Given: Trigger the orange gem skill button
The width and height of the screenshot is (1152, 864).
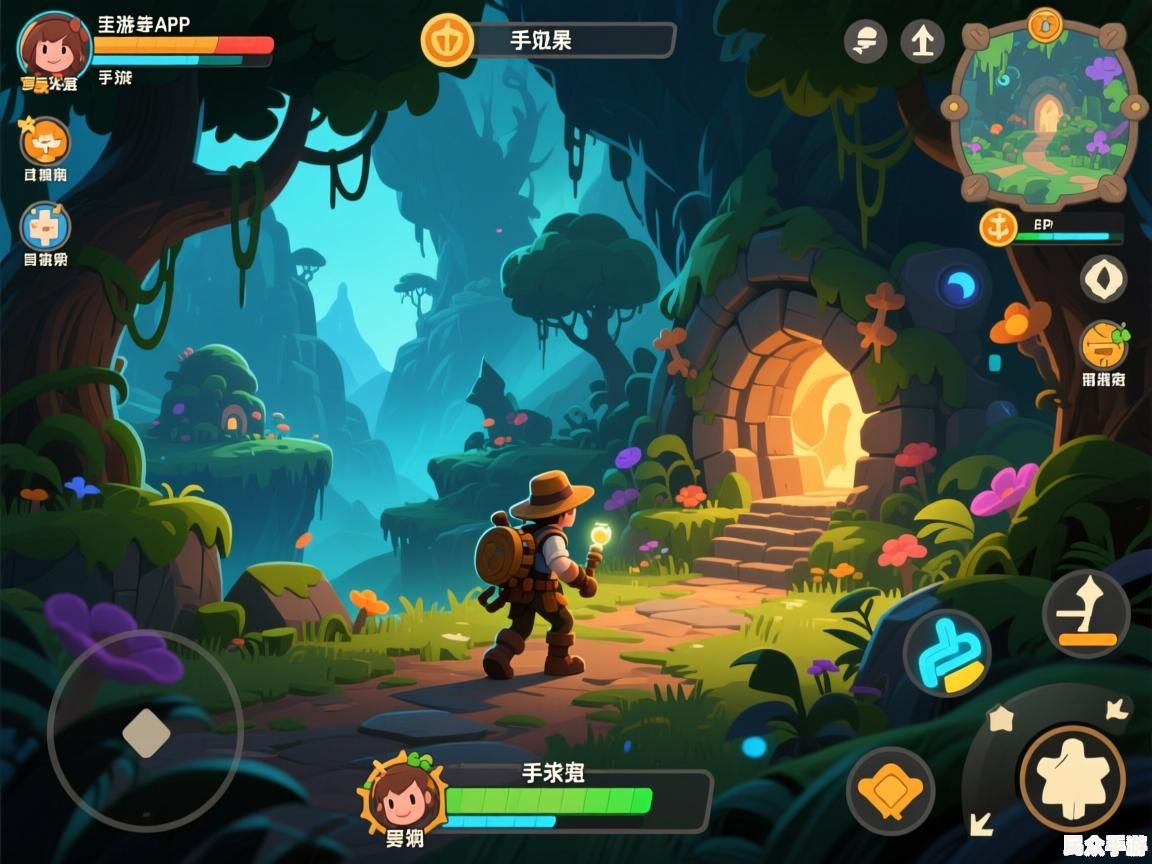Looking at the screenshot, I should point(890,791).
